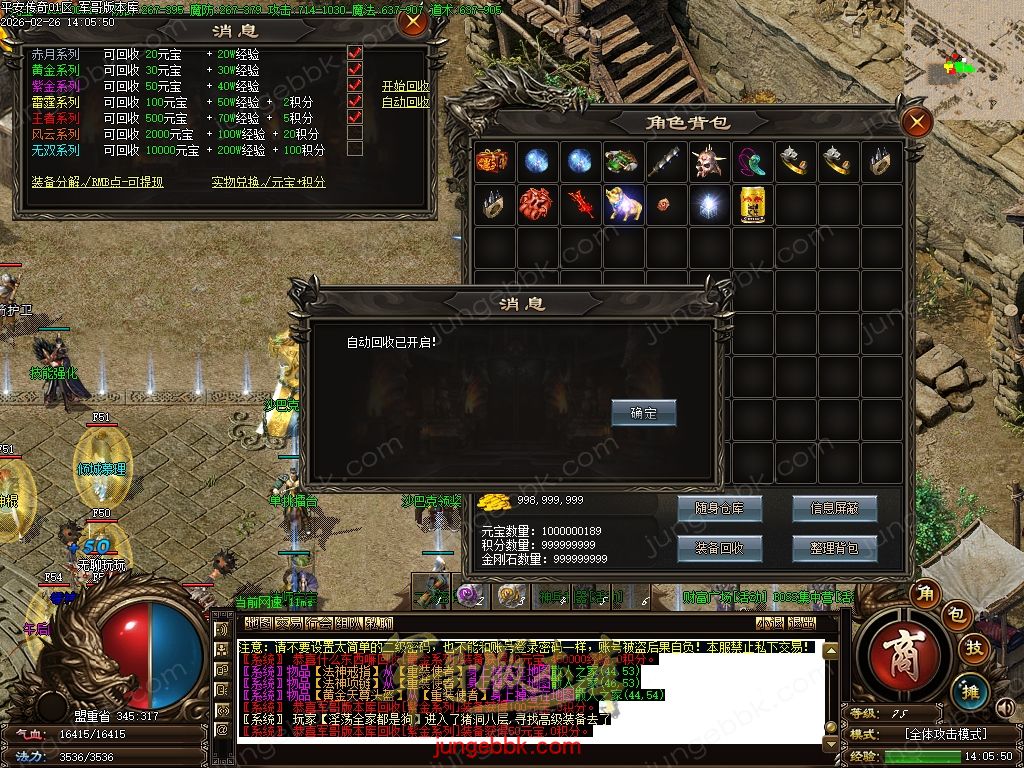Select the golden pig item in the bag
This screenshot has height=768, width=1024.
tap(623, 203)
